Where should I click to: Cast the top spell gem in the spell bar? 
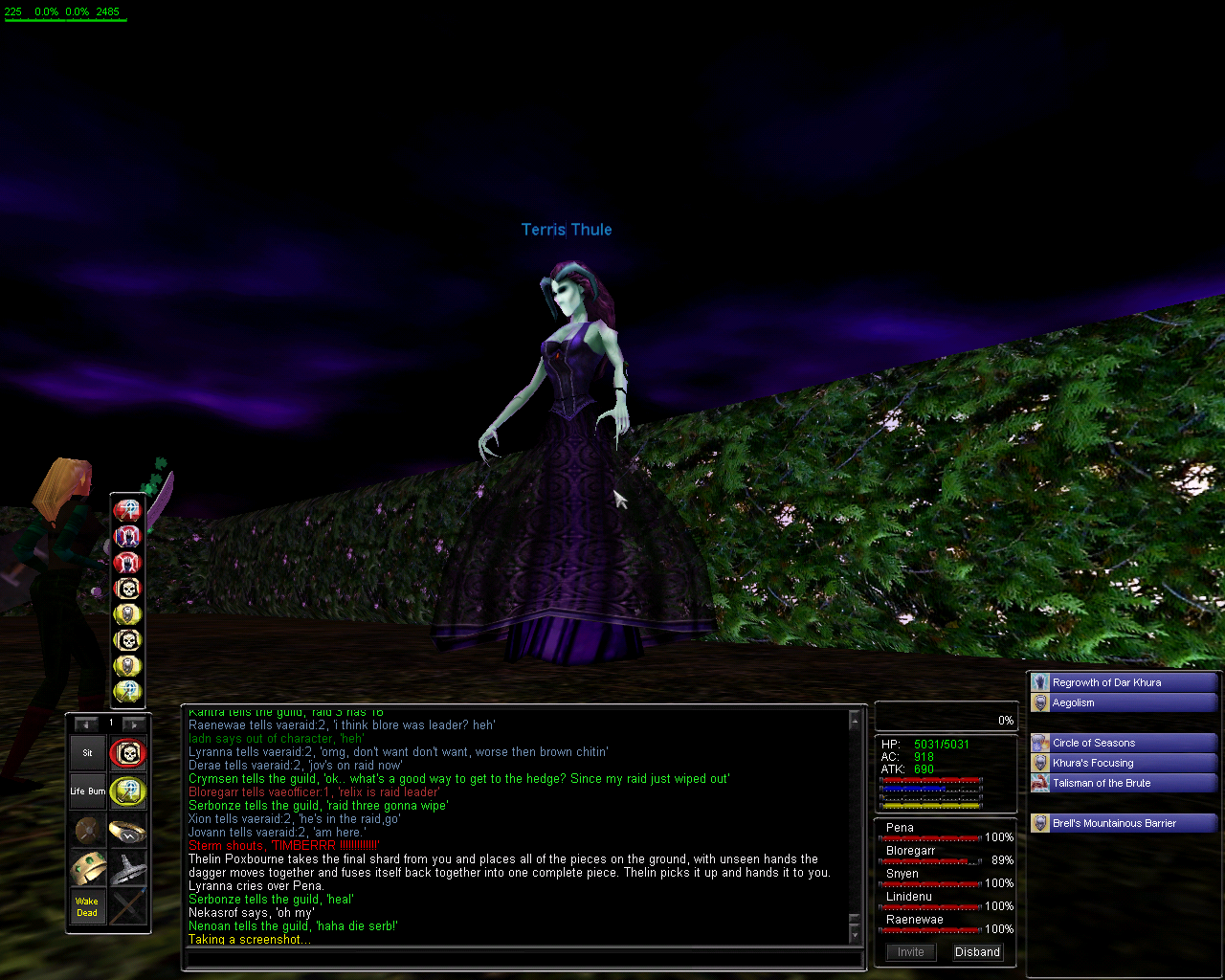pyautogui.click(x=127, y=510)
